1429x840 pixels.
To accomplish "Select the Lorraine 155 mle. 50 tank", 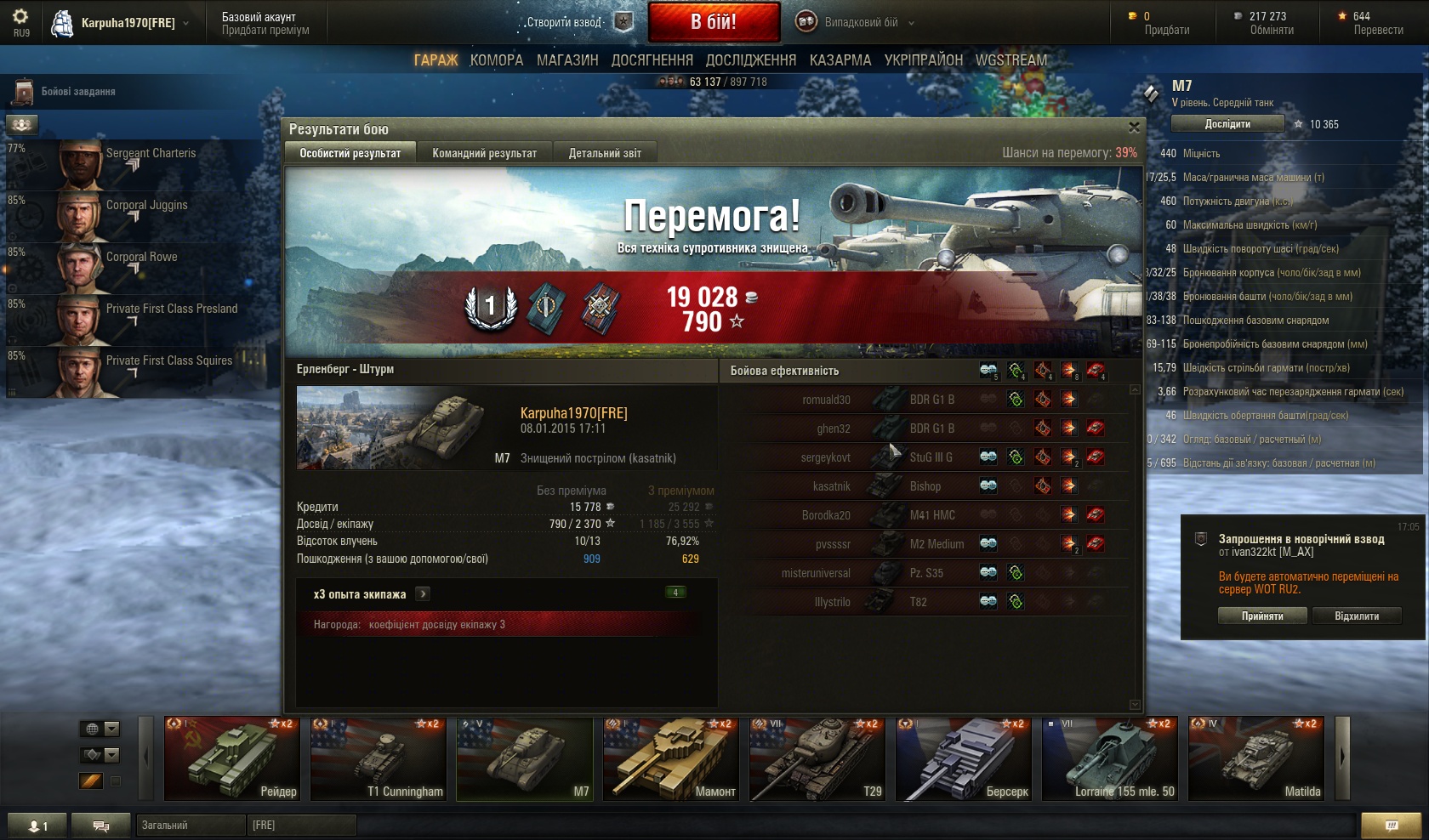I will coord(1109,758).
